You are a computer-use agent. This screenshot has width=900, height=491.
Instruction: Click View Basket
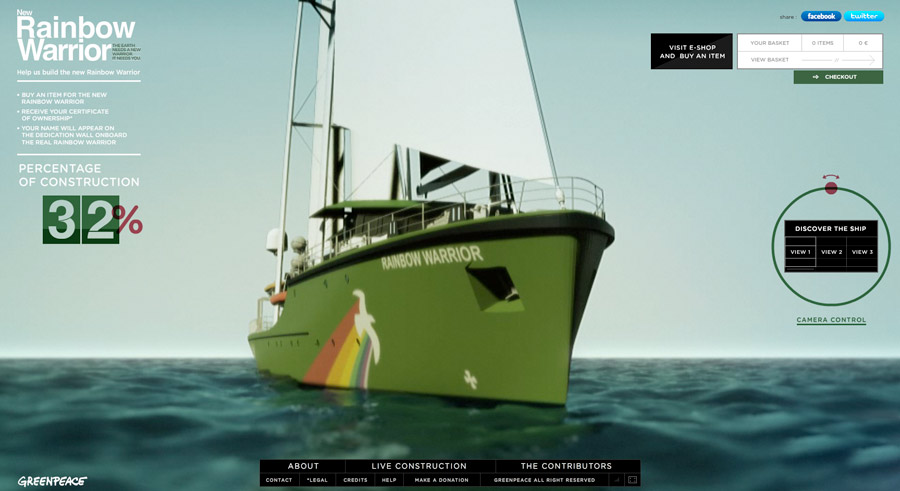pos(770,60)
